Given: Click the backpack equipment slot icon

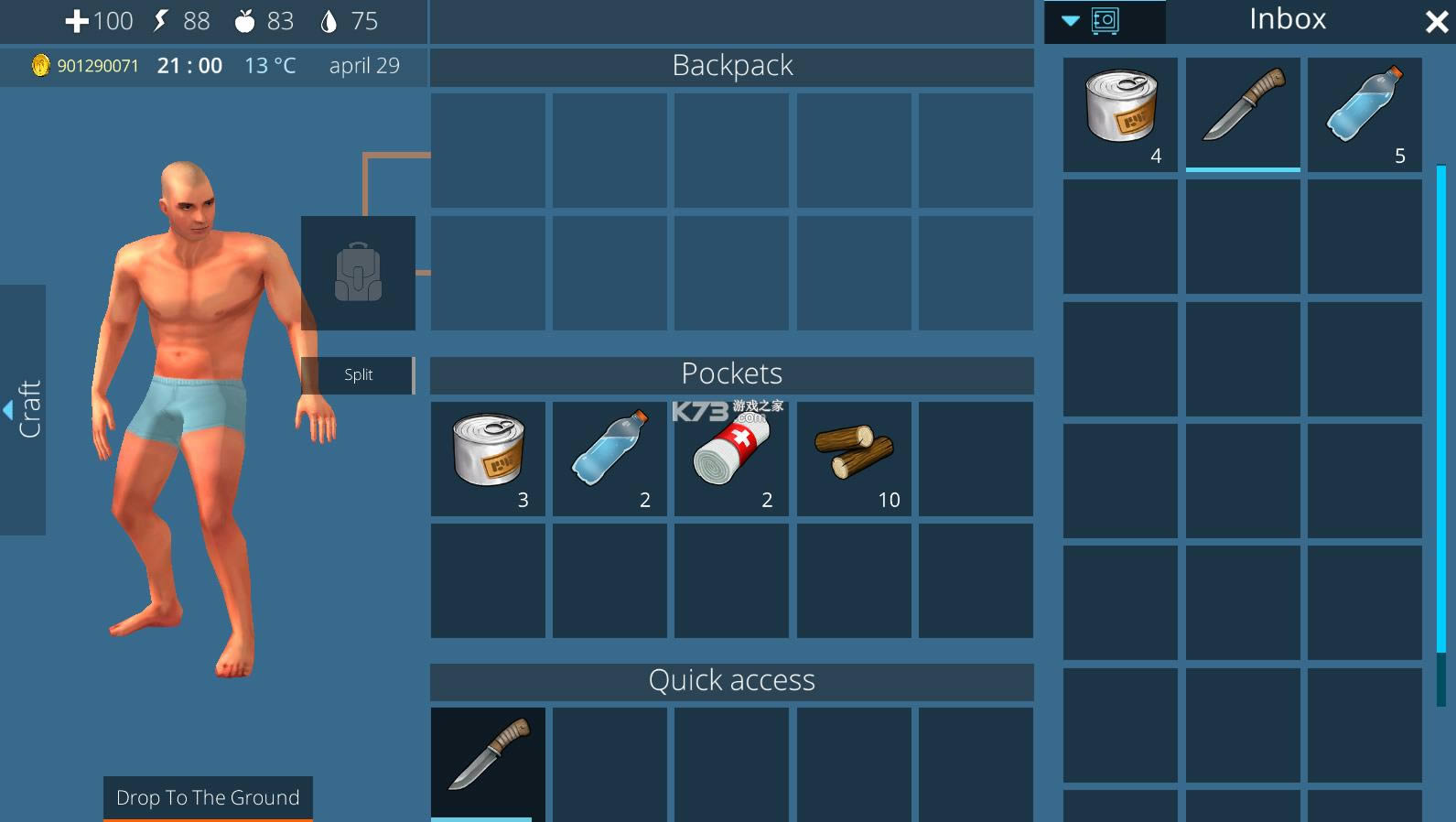Looking at the screenshot, I should pos(359,272).
